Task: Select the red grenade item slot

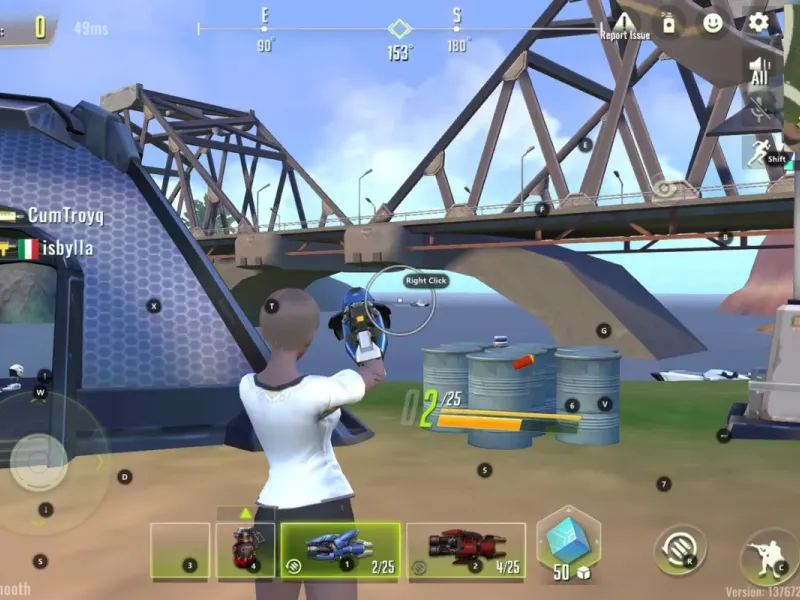Action: [x=245, y=550]
